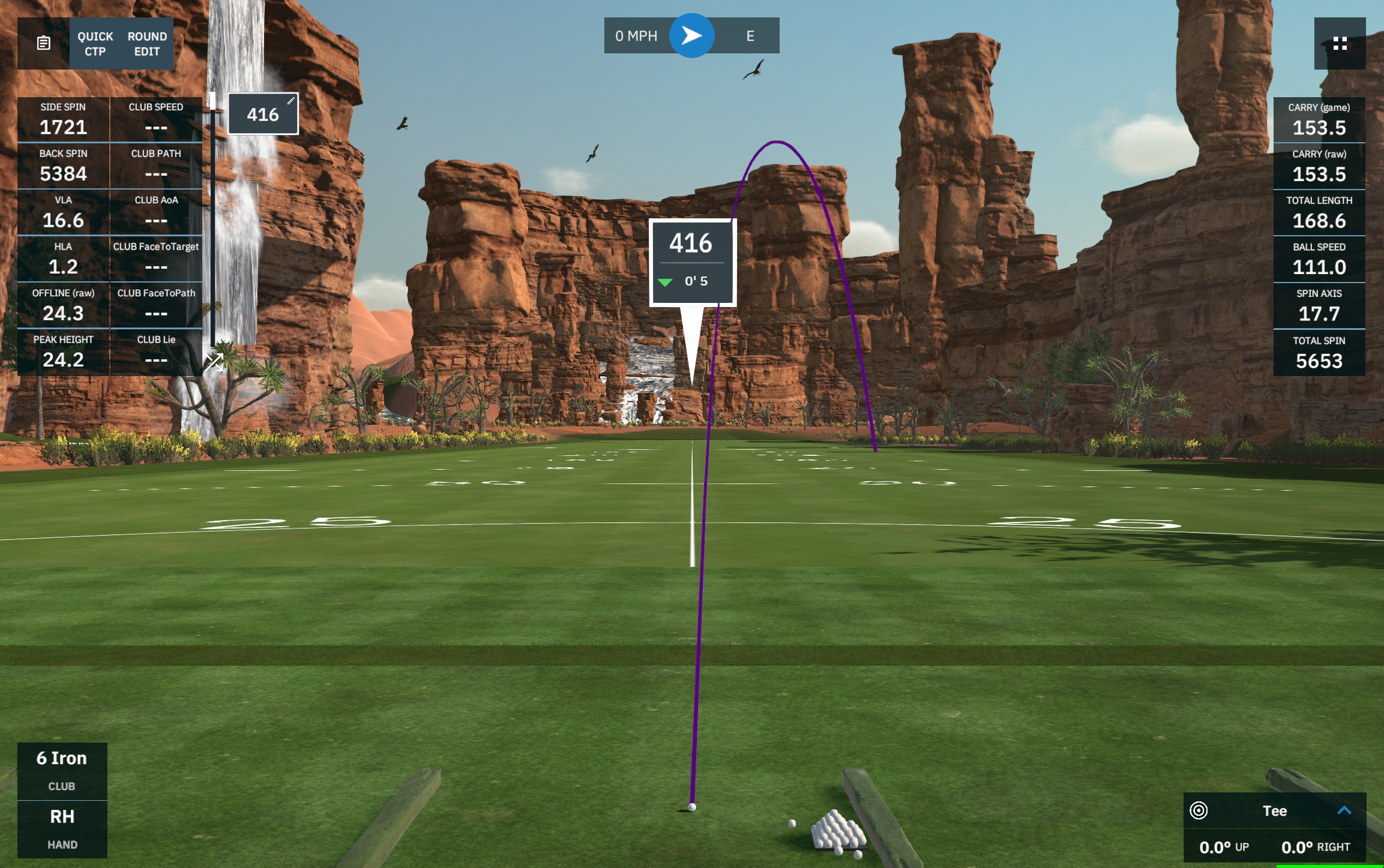This screenshot has width=1384, height=868.
Task: Open the RH hand selector
Action: point(62,828)
